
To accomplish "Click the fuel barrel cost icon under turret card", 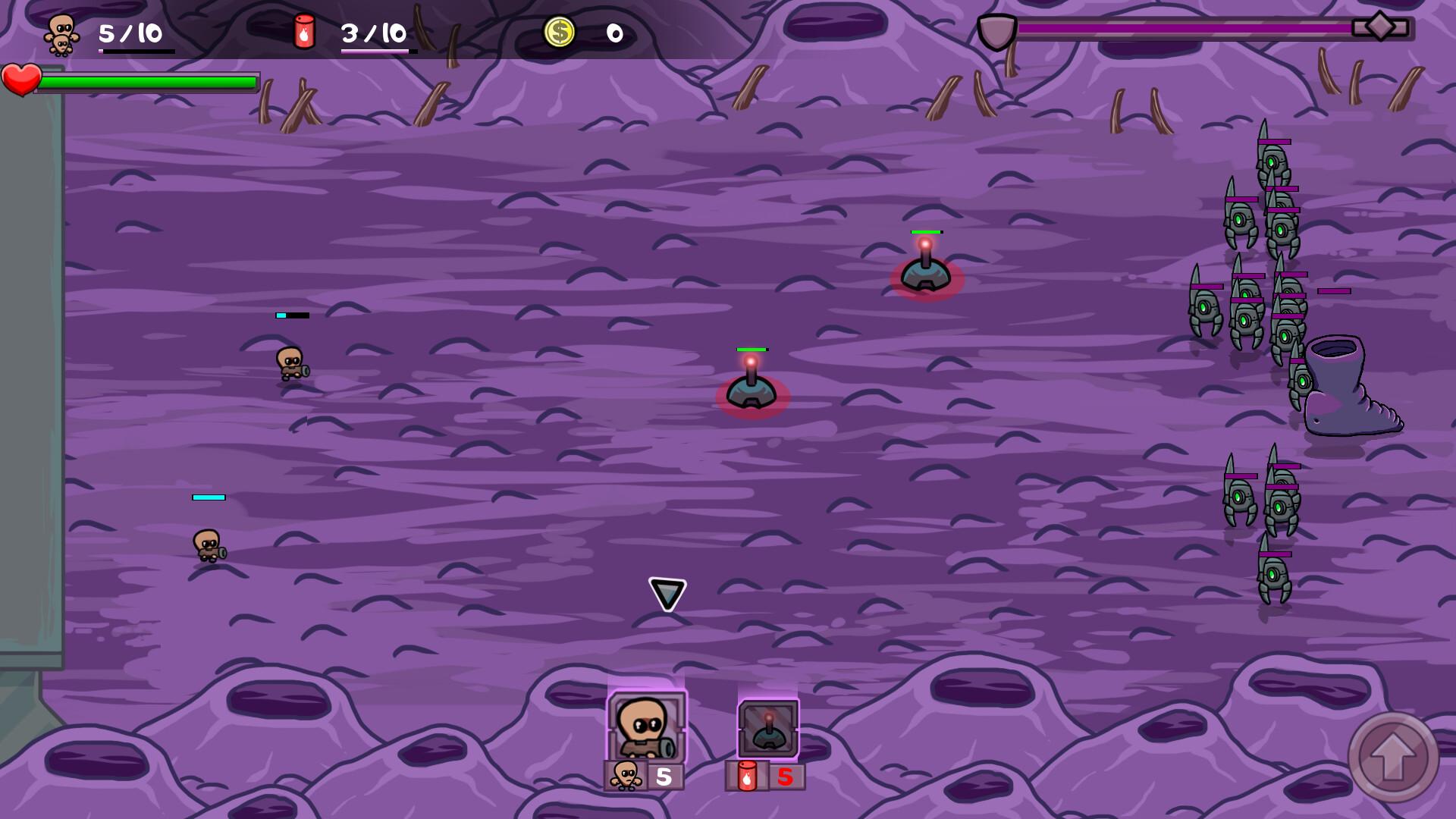I will point(747,775).
